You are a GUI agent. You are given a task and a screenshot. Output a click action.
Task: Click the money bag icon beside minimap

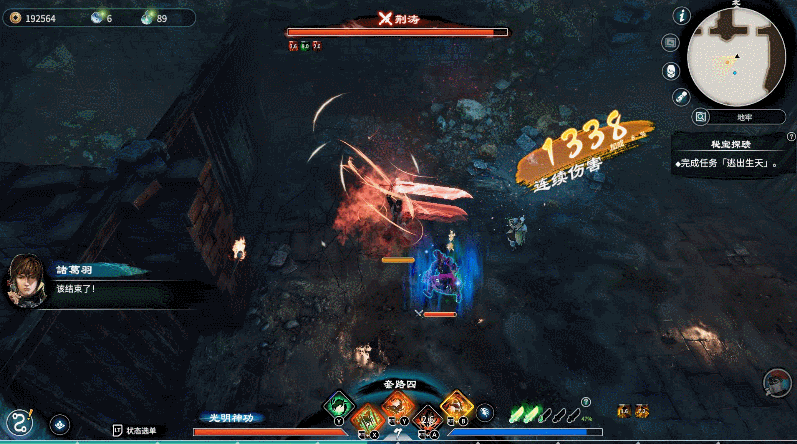tap(671, 70)
